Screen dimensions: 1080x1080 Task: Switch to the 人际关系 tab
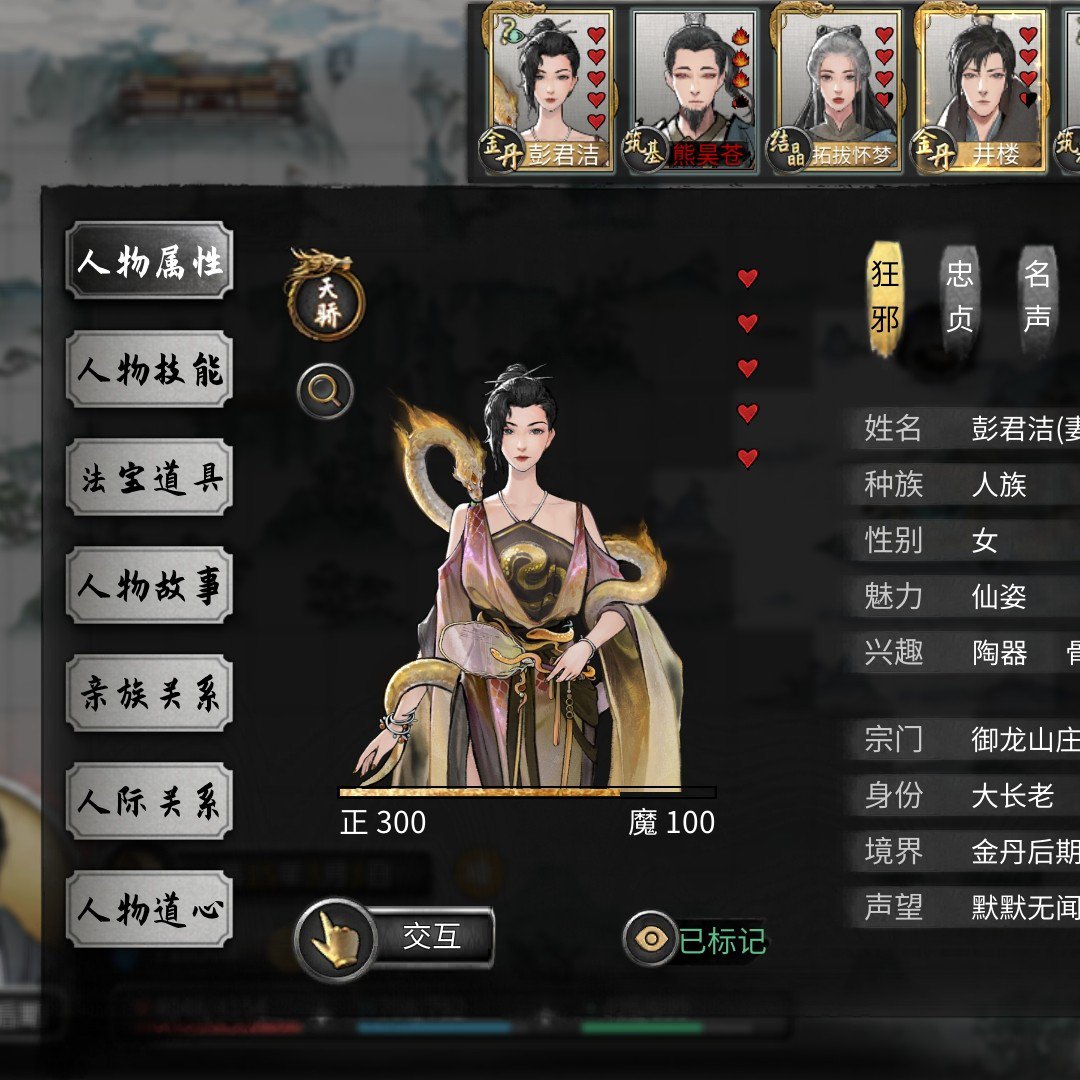click(x=149, y=802)
